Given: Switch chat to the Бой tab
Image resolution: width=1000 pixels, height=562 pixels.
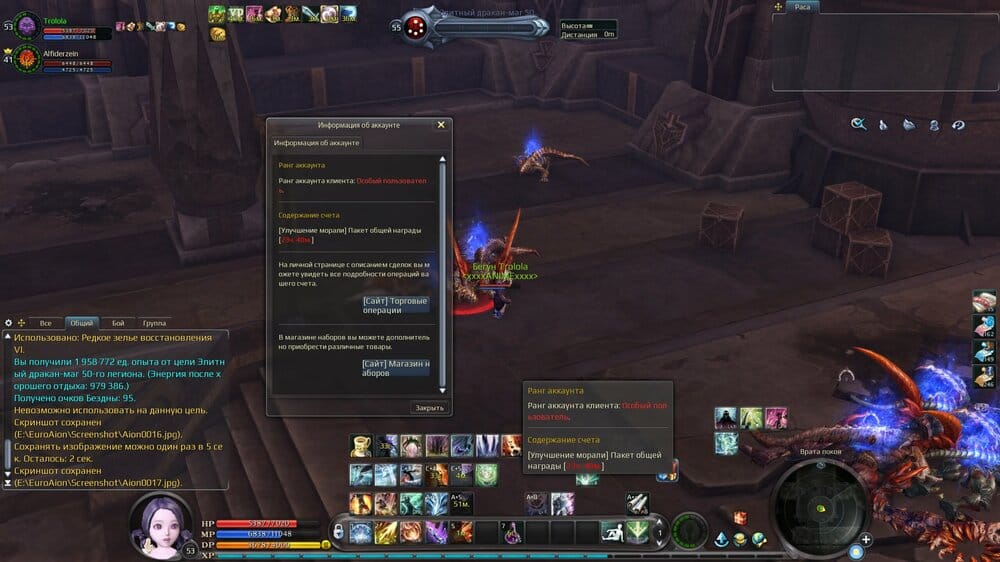Looking at the screenshot, I should point(118,323).
